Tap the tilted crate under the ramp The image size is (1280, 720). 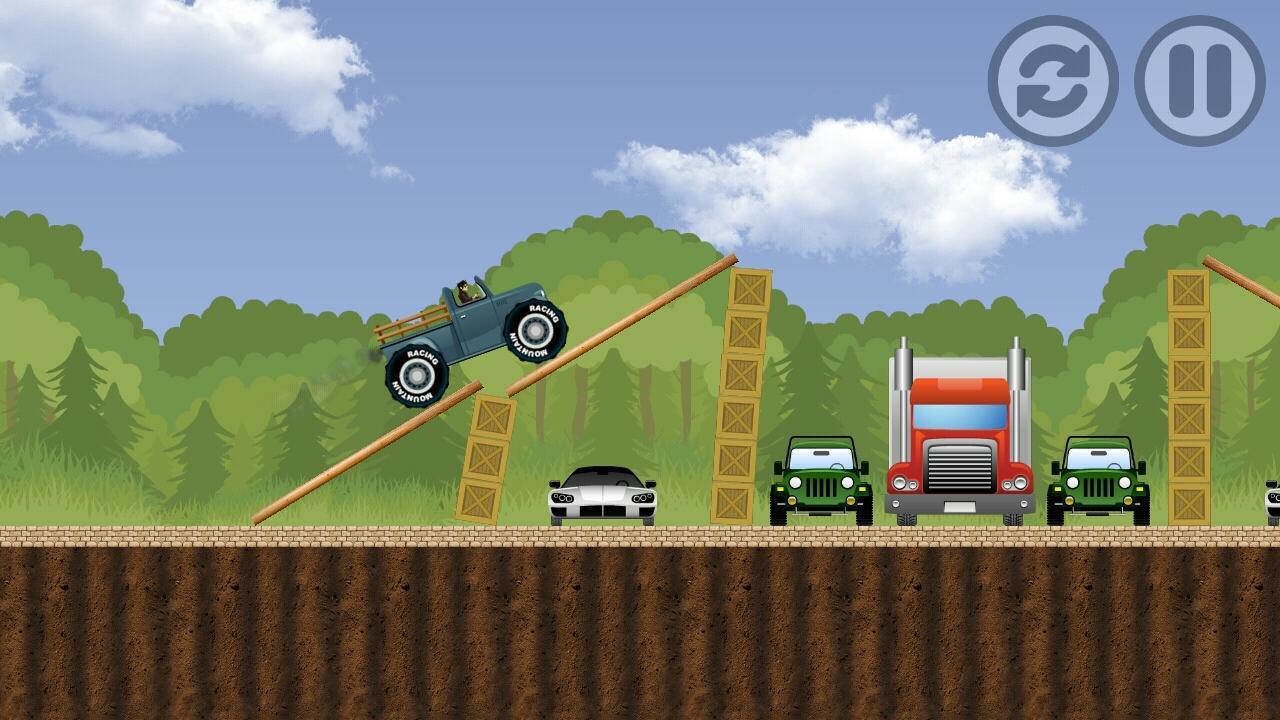pos(485,460)
